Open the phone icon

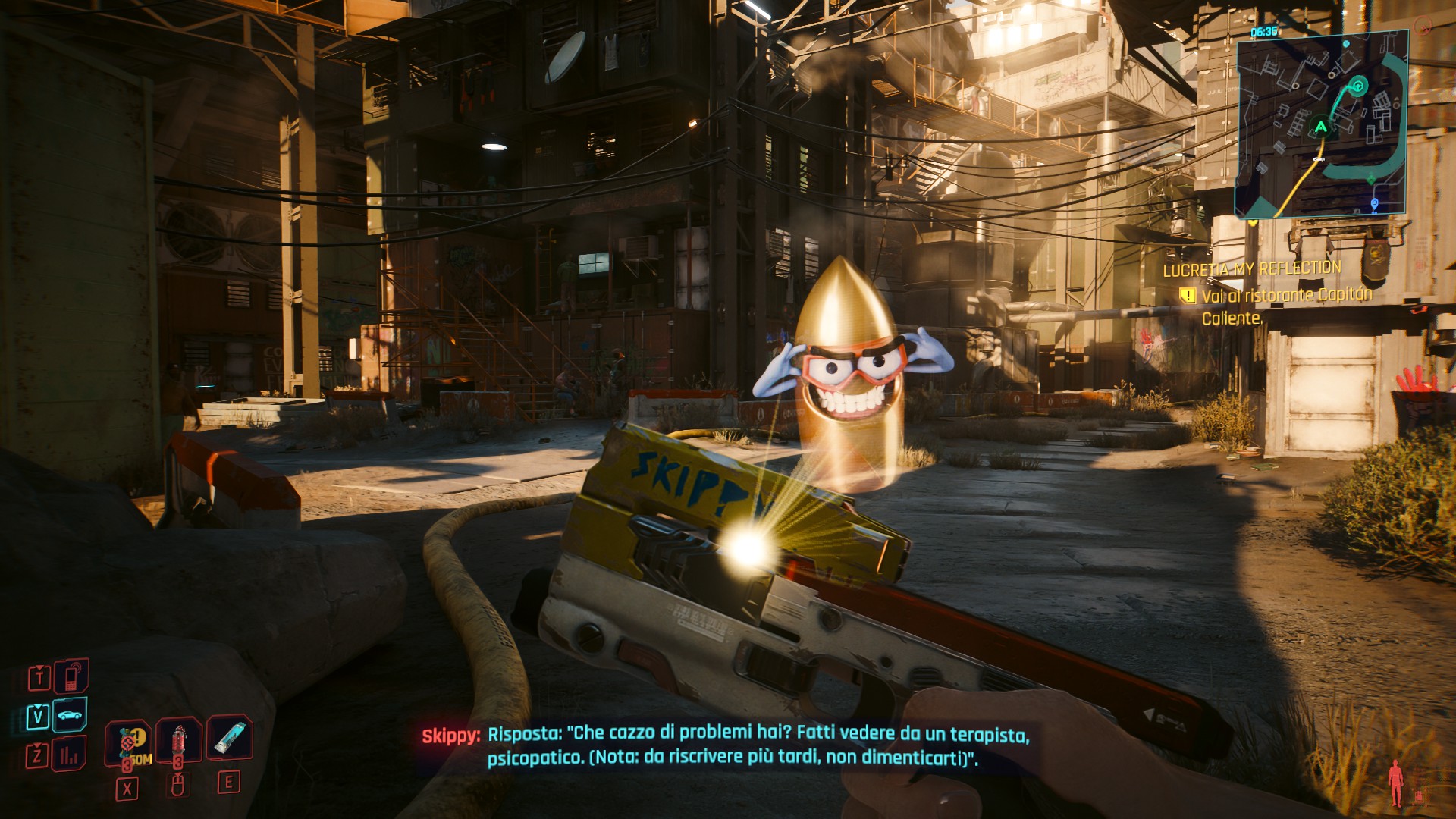[71, 676]
